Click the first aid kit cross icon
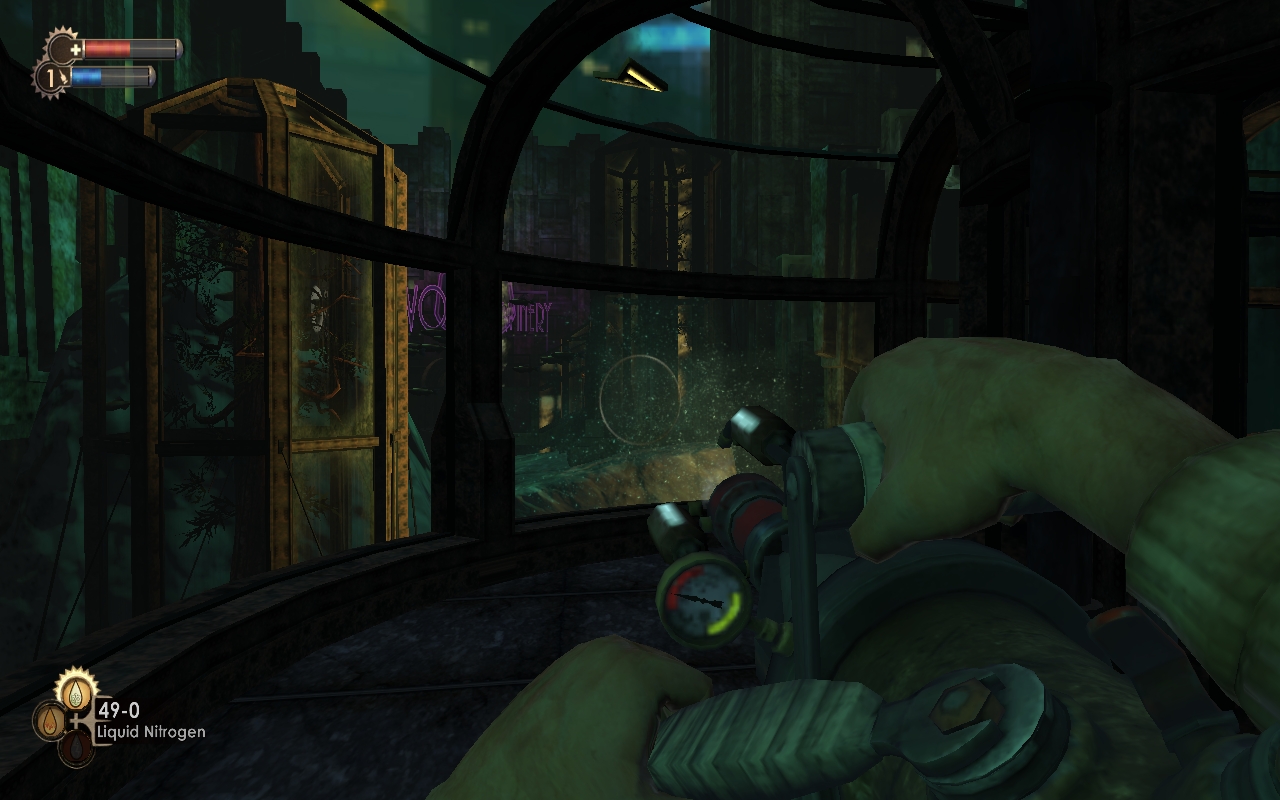 (76, 49)
